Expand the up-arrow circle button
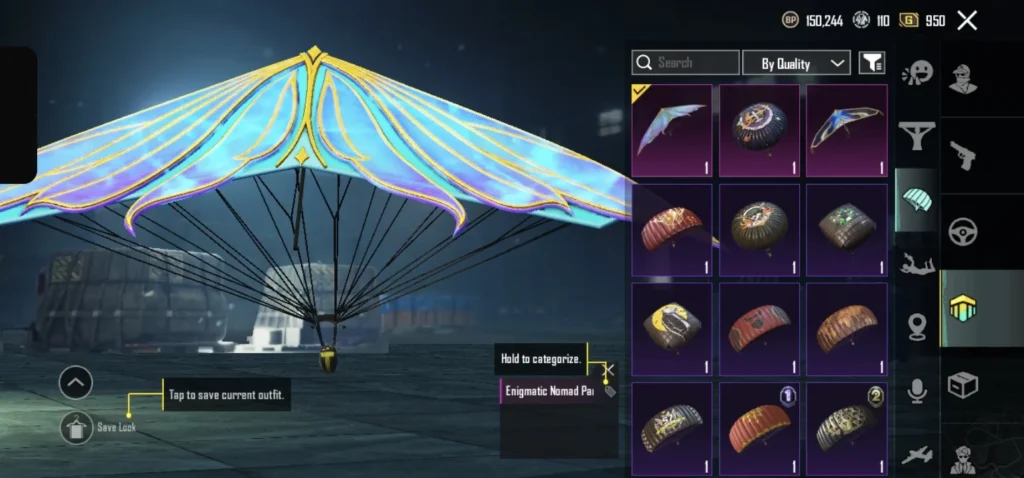This screenshot has height=478, width=1024. 76,382
